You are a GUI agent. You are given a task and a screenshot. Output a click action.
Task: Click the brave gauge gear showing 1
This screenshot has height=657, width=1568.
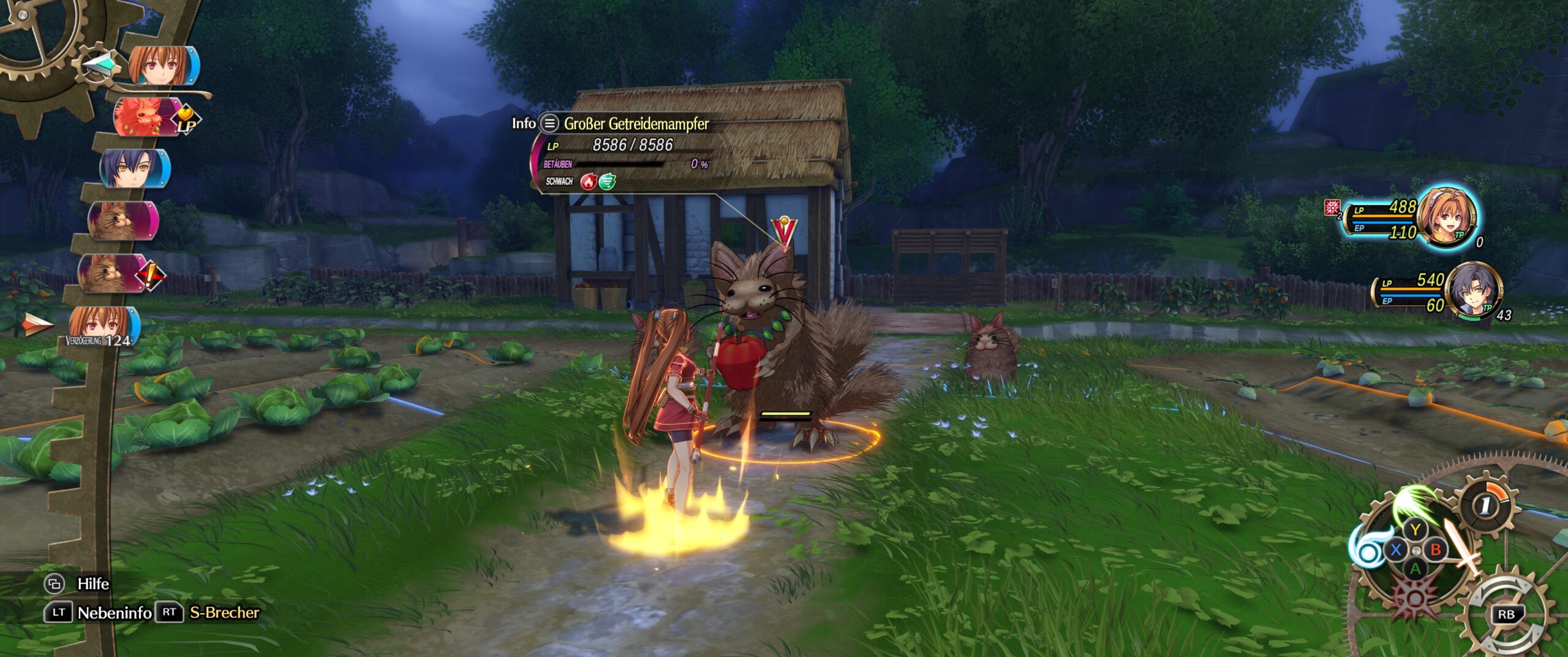pos(1485,505)
